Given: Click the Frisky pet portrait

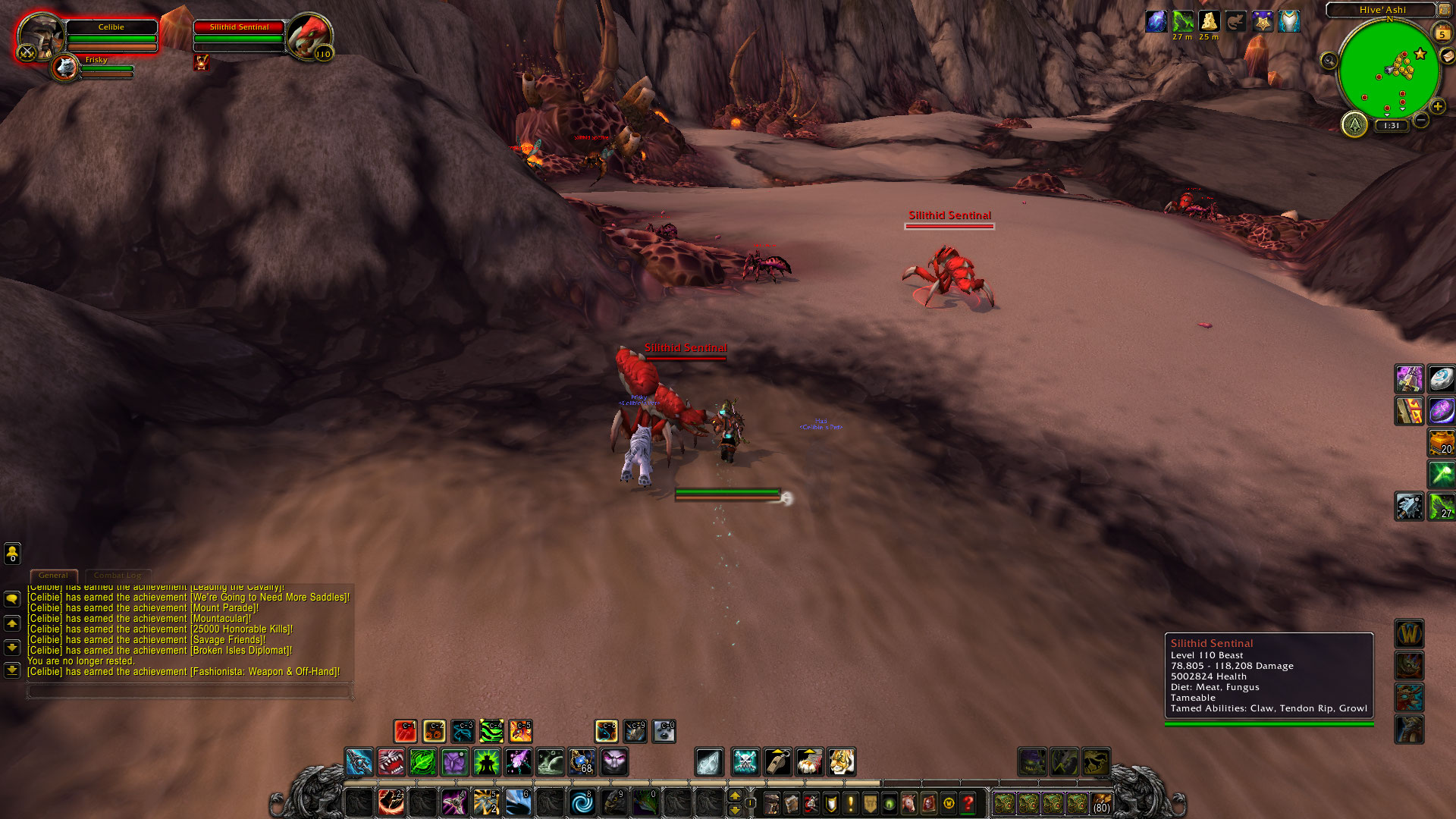Looking at the screenshot, I should click(66, 68).
